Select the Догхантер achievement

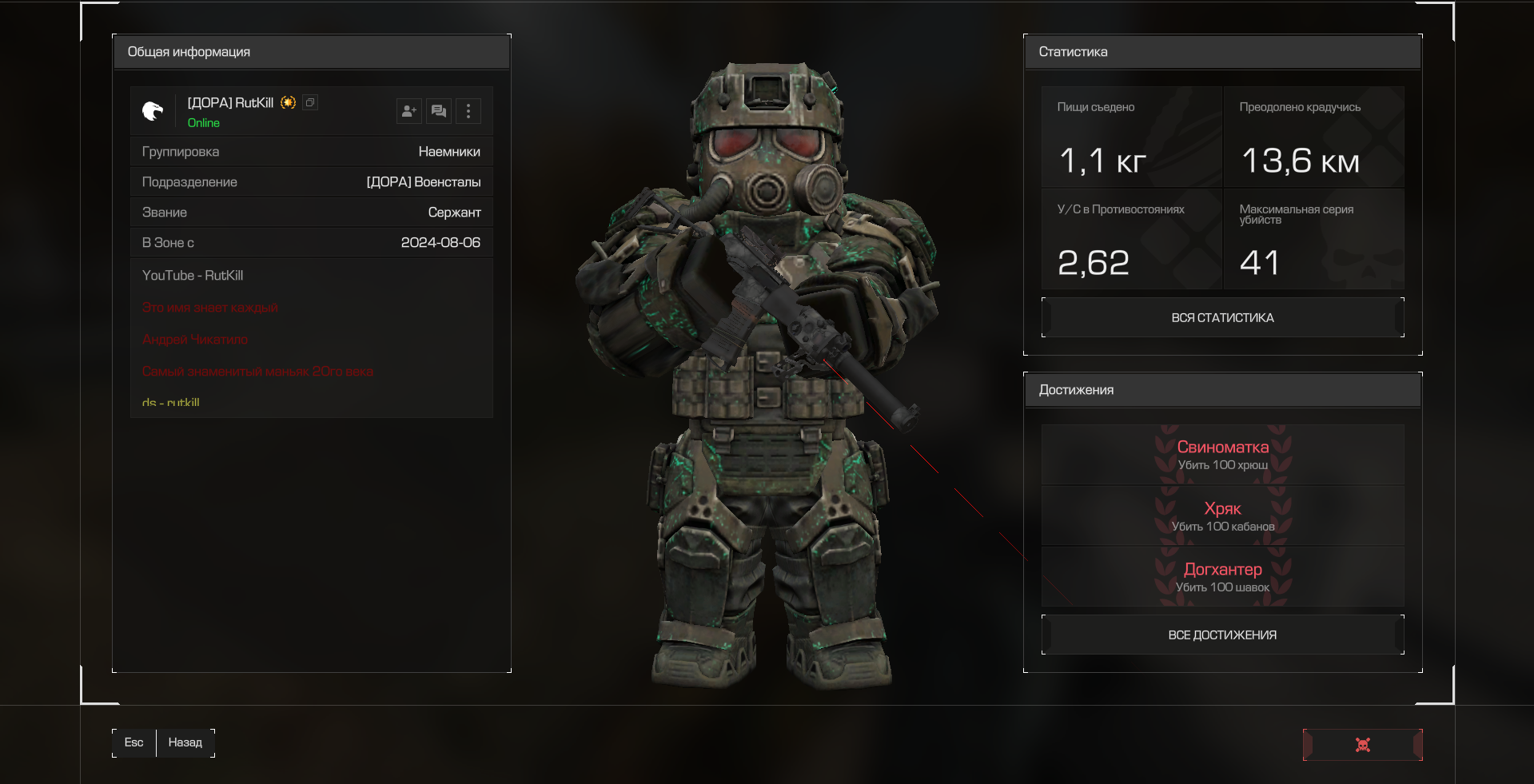1222,577
